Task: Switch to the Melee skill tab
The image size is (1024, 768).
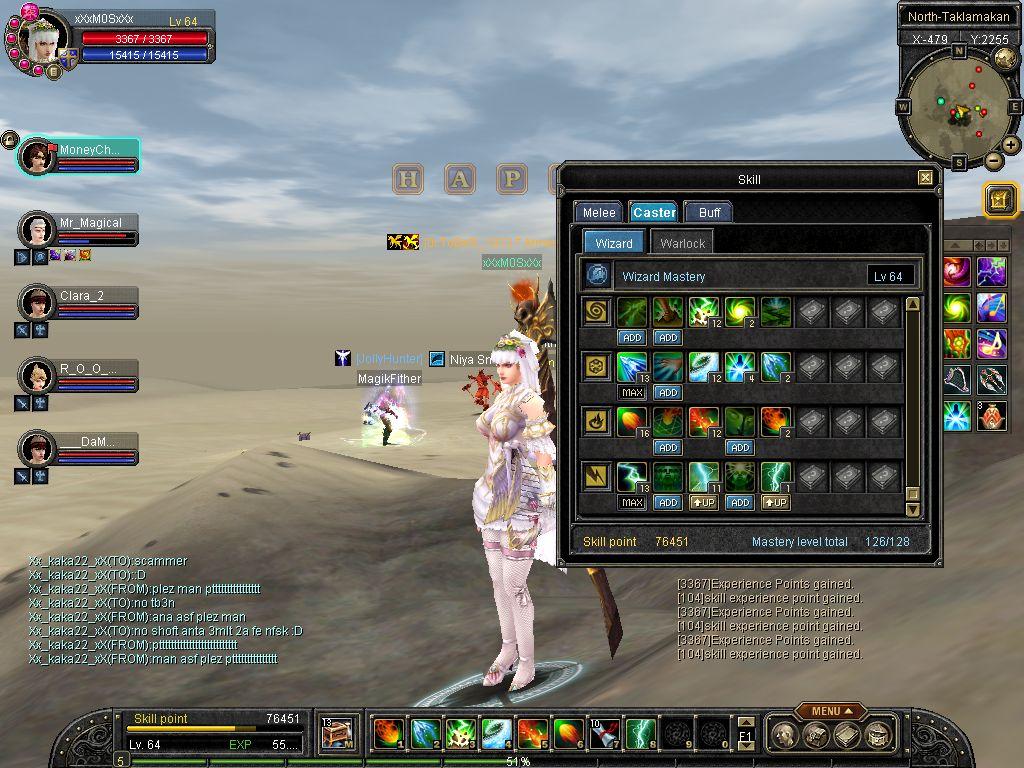Action: coord(599,212)
